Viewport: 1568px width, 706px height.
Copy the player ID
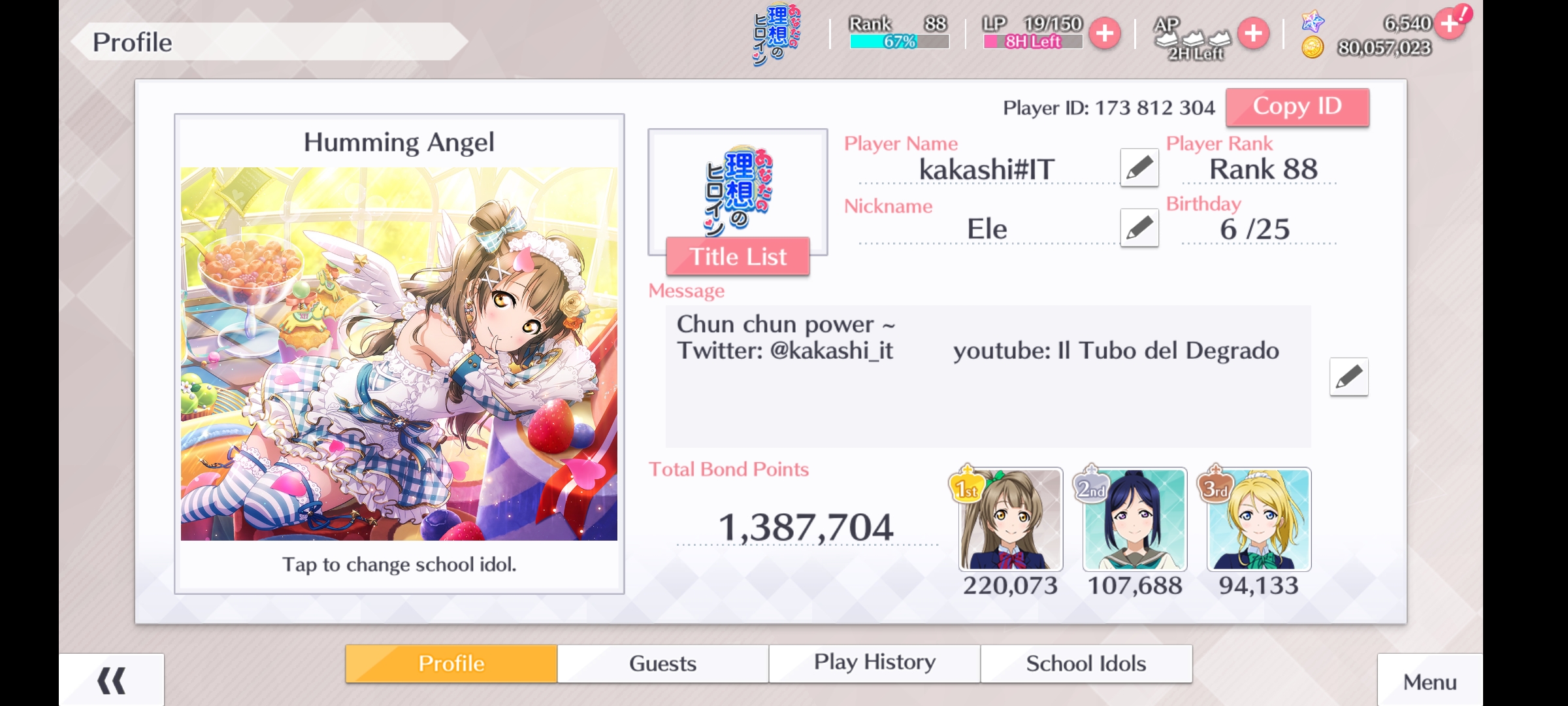[x=1297, y=107]
